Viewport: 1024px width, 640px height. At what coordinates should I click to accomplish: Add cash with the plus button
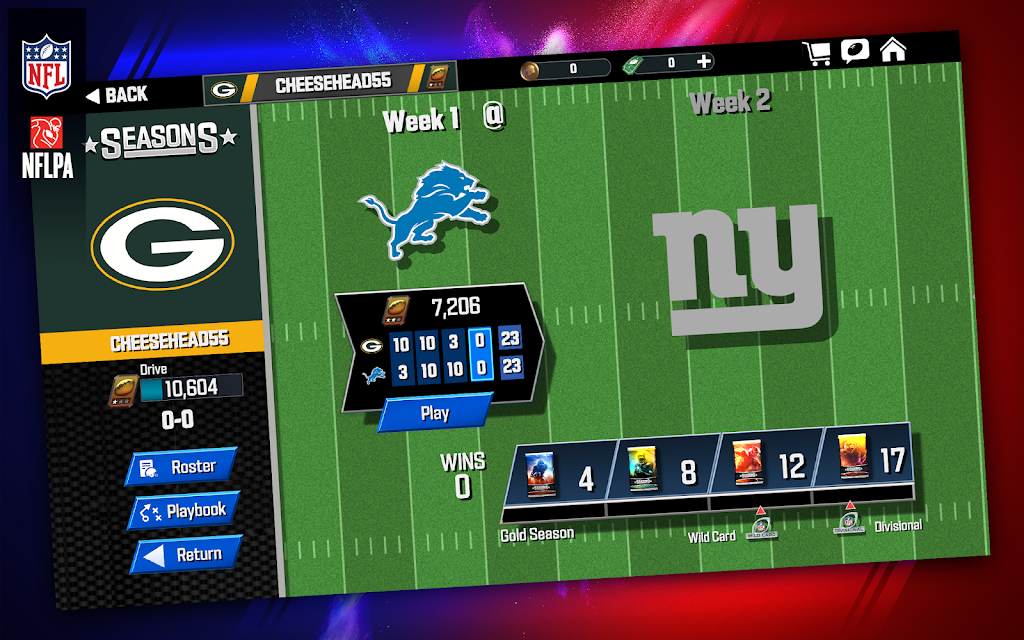coord(704,62)
